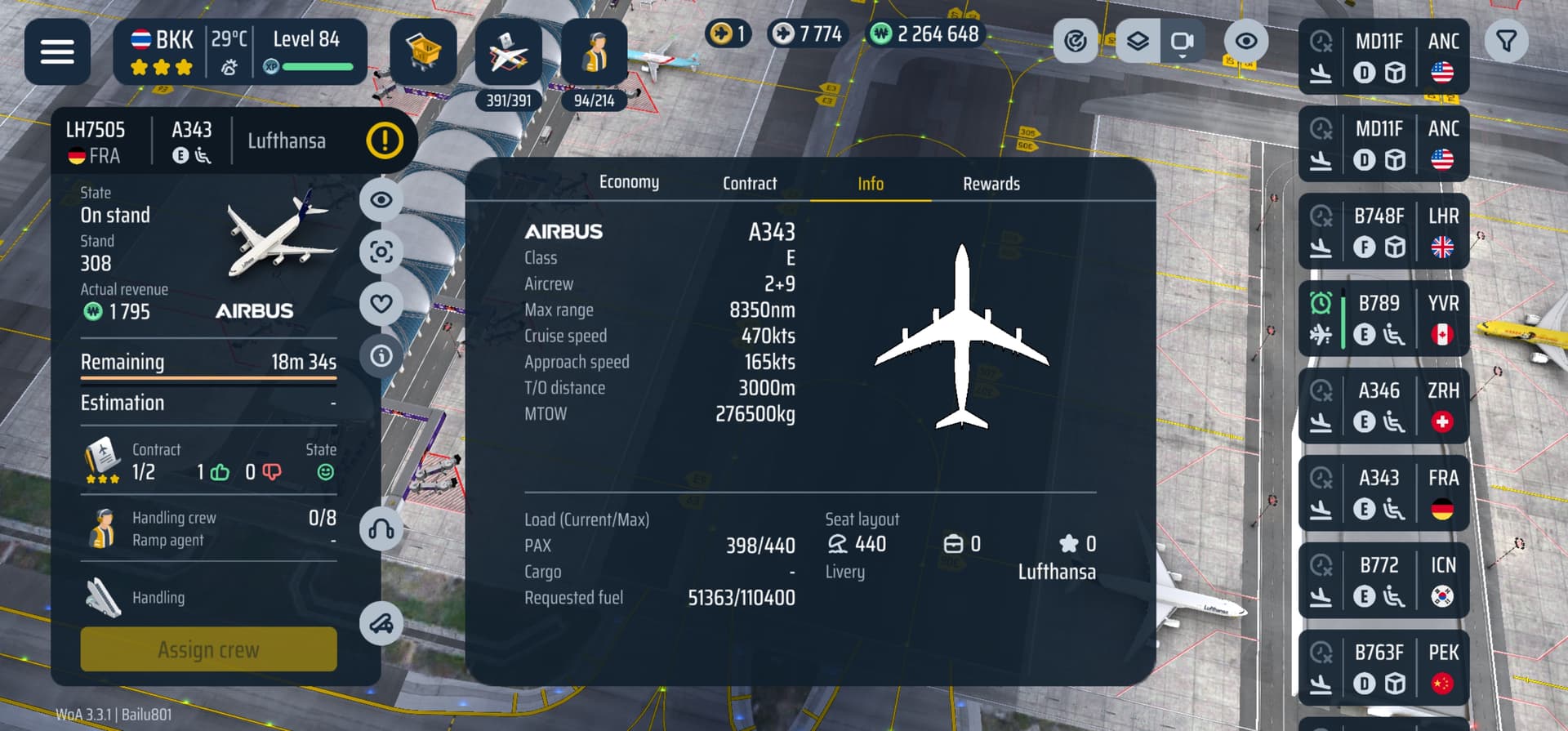Click the Assign crew button
Image resolution: width=1568 pixels, height=731 pixels.
(208, 649)
